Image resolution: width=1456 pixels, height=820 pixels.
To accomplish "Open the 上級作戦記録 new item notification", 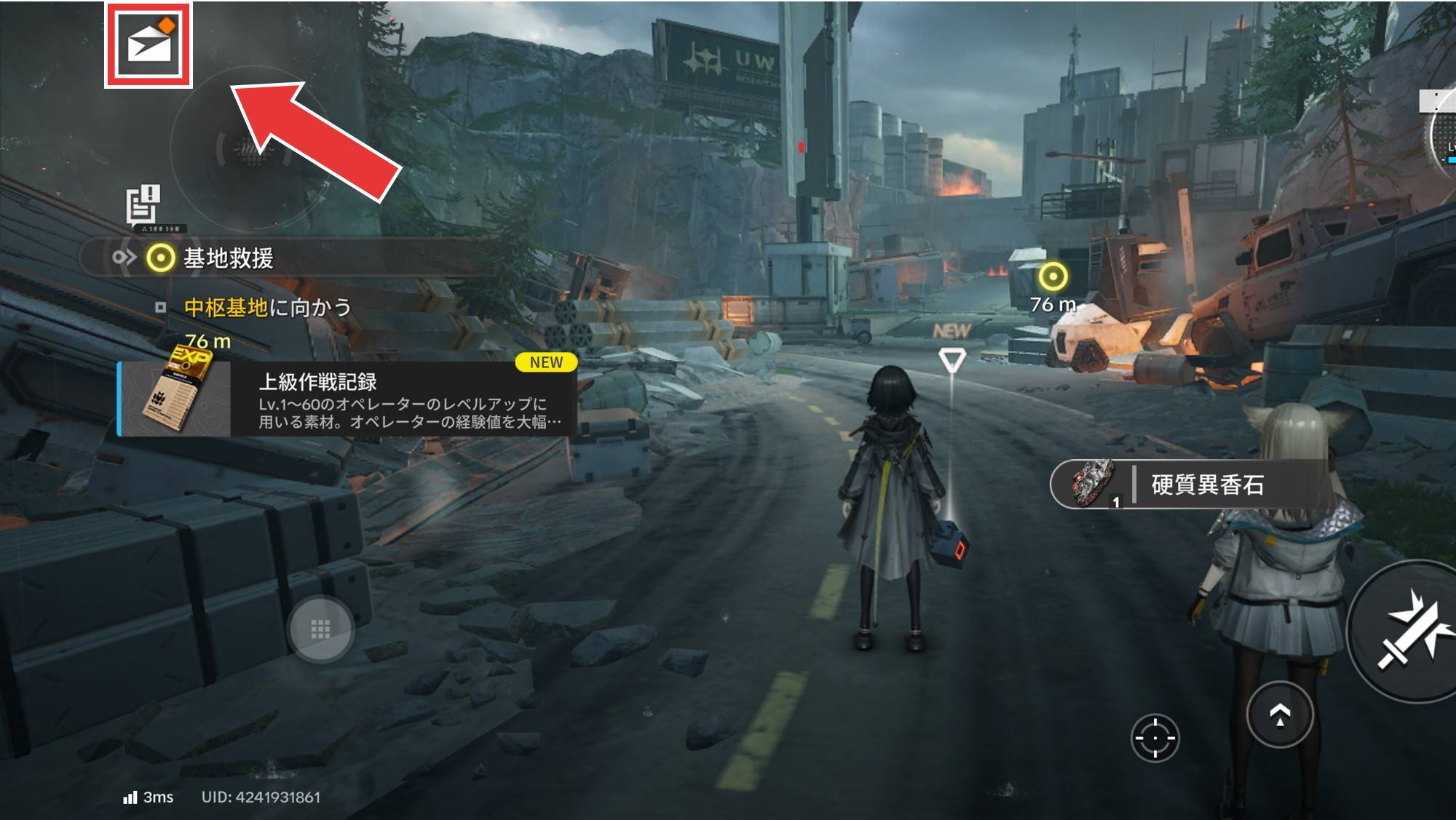I will (x=348, y=399).
